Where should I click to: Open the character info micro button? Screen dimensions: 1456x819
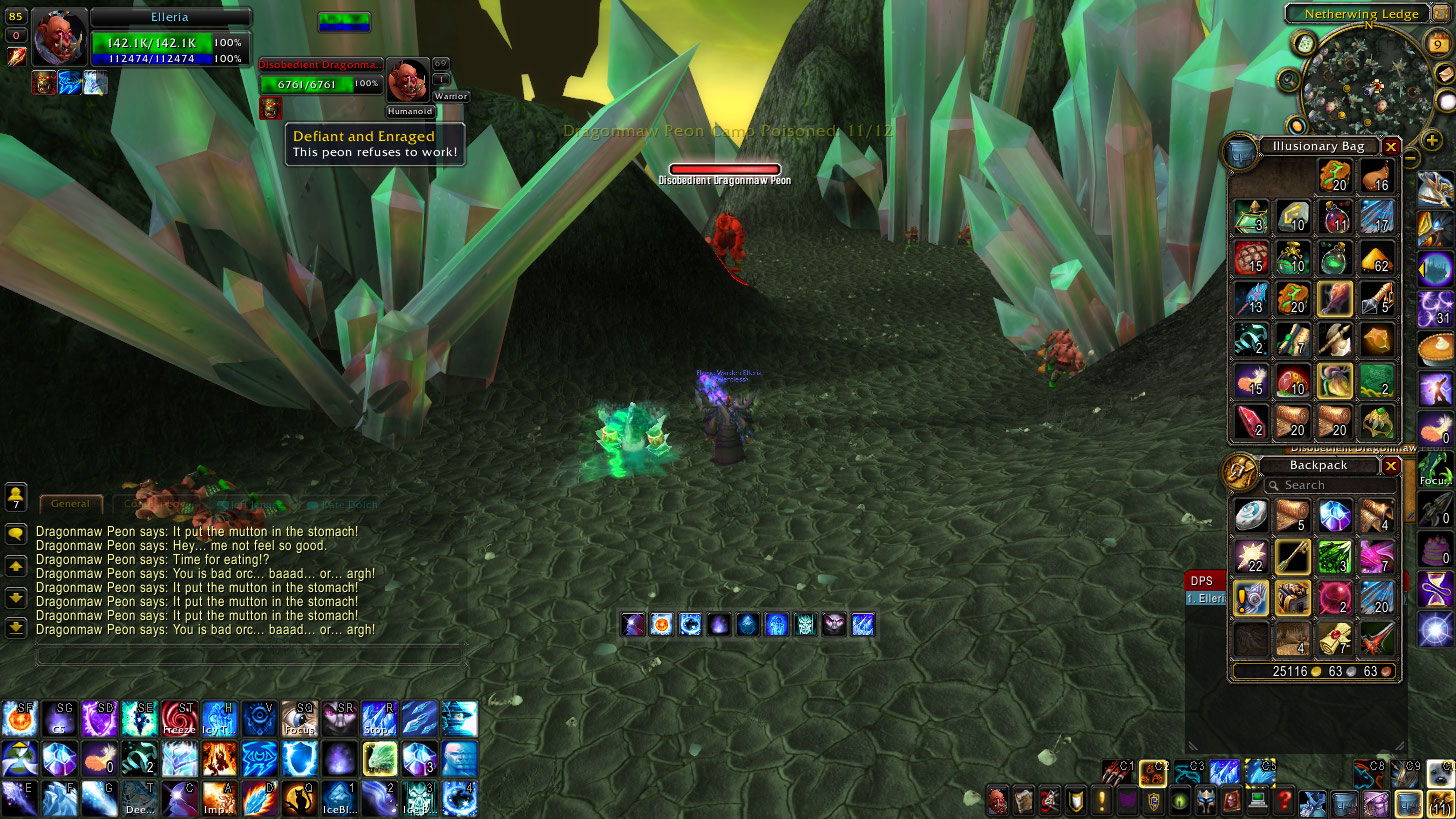click(x=998, y=800)
